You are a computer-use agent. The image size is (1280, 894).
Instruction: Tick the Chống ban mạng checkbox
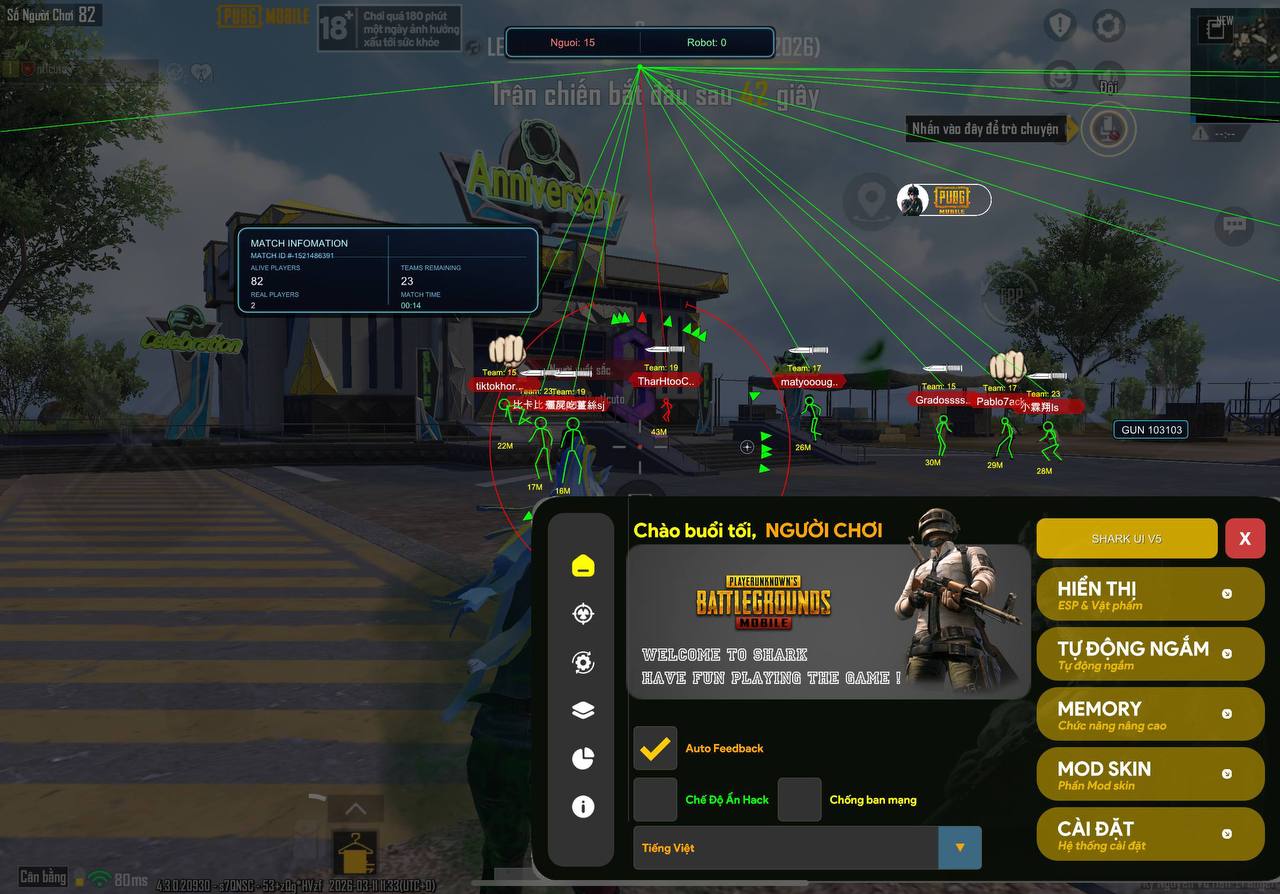[x=799, y=800]
